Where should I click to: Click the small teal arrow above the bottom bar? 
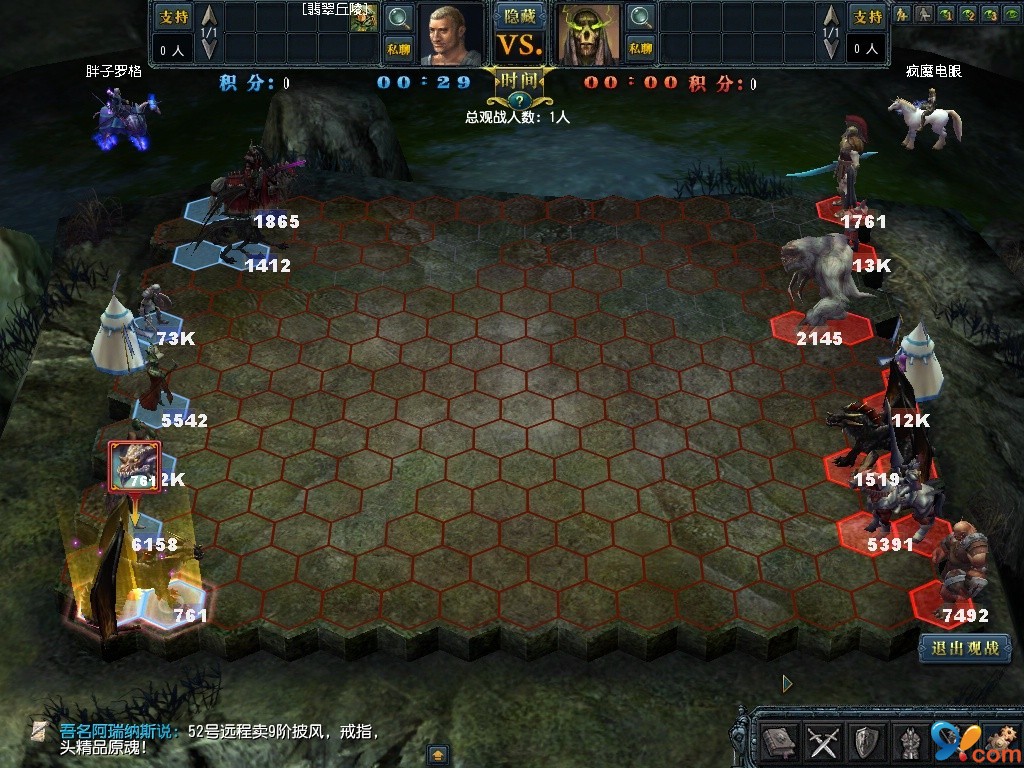(x=787, y=683)
